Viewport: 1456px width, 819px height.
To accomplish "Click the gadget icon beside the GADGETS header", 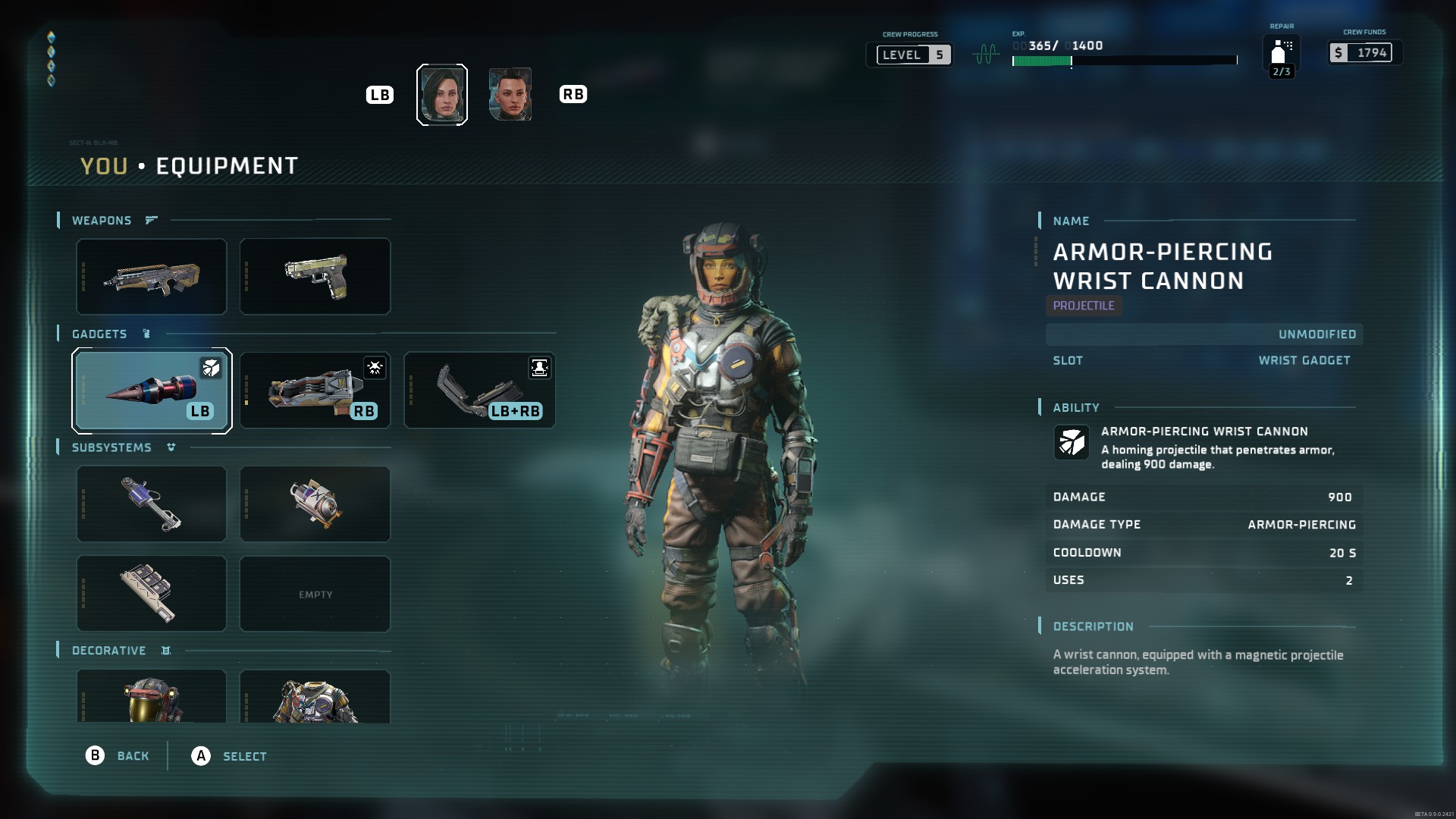I will (x=146, y=334).
